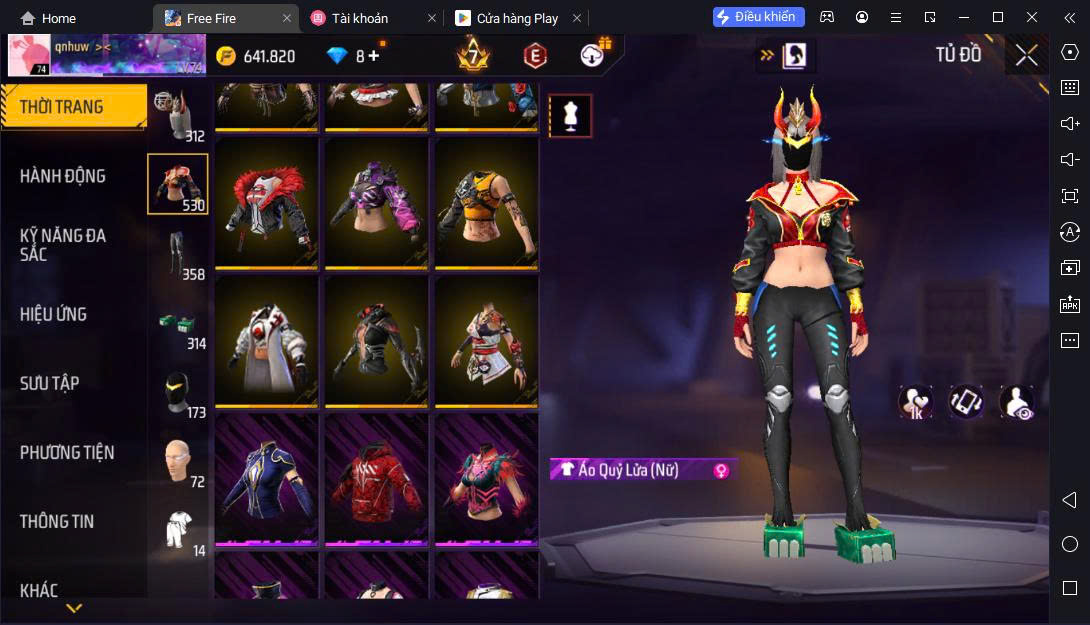This screenshot has height=625, width=1090.
Task: Open the Hành Động category
Action: [63, 176]
